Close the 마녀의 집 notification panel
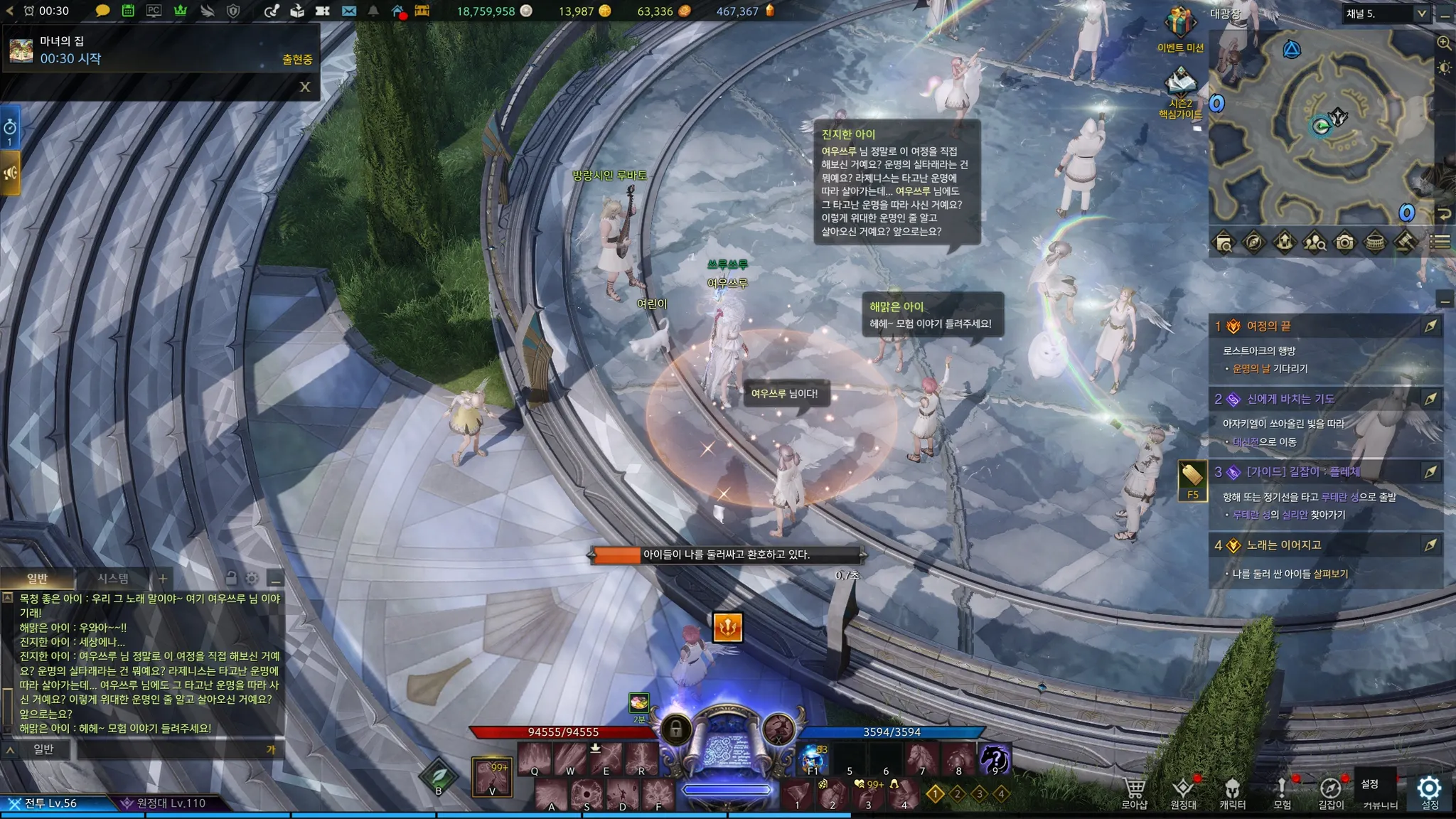This screenshot has width=1456, height=819. (305, 87)
